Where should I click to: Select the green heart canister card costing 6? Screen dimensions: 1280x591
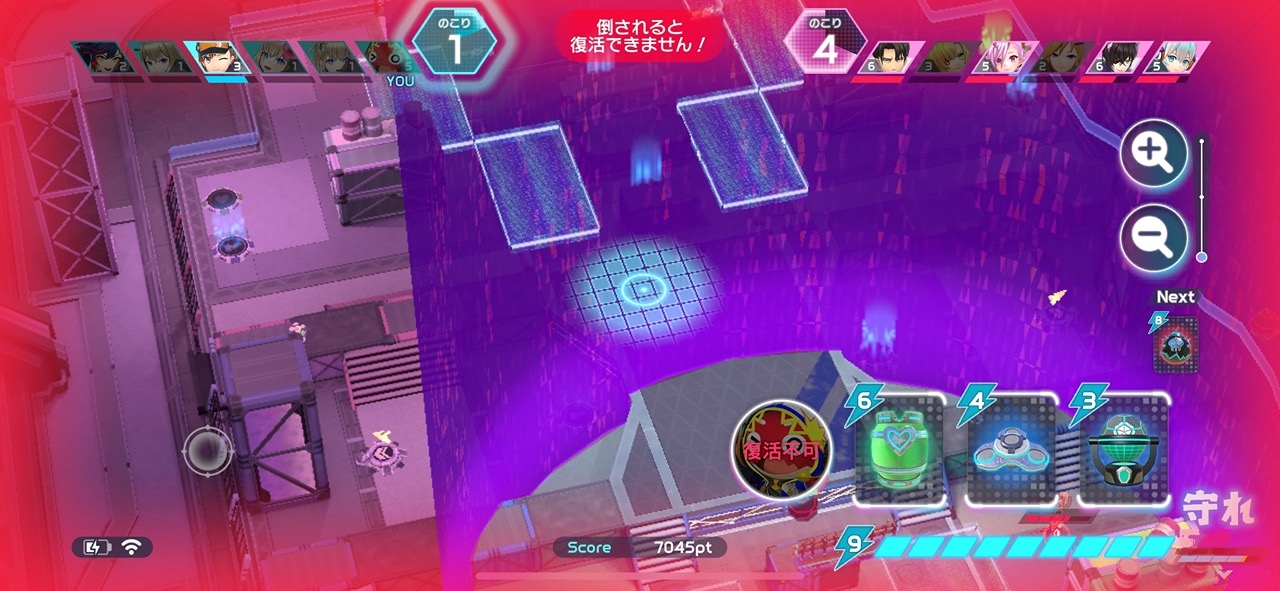(900, 449)
